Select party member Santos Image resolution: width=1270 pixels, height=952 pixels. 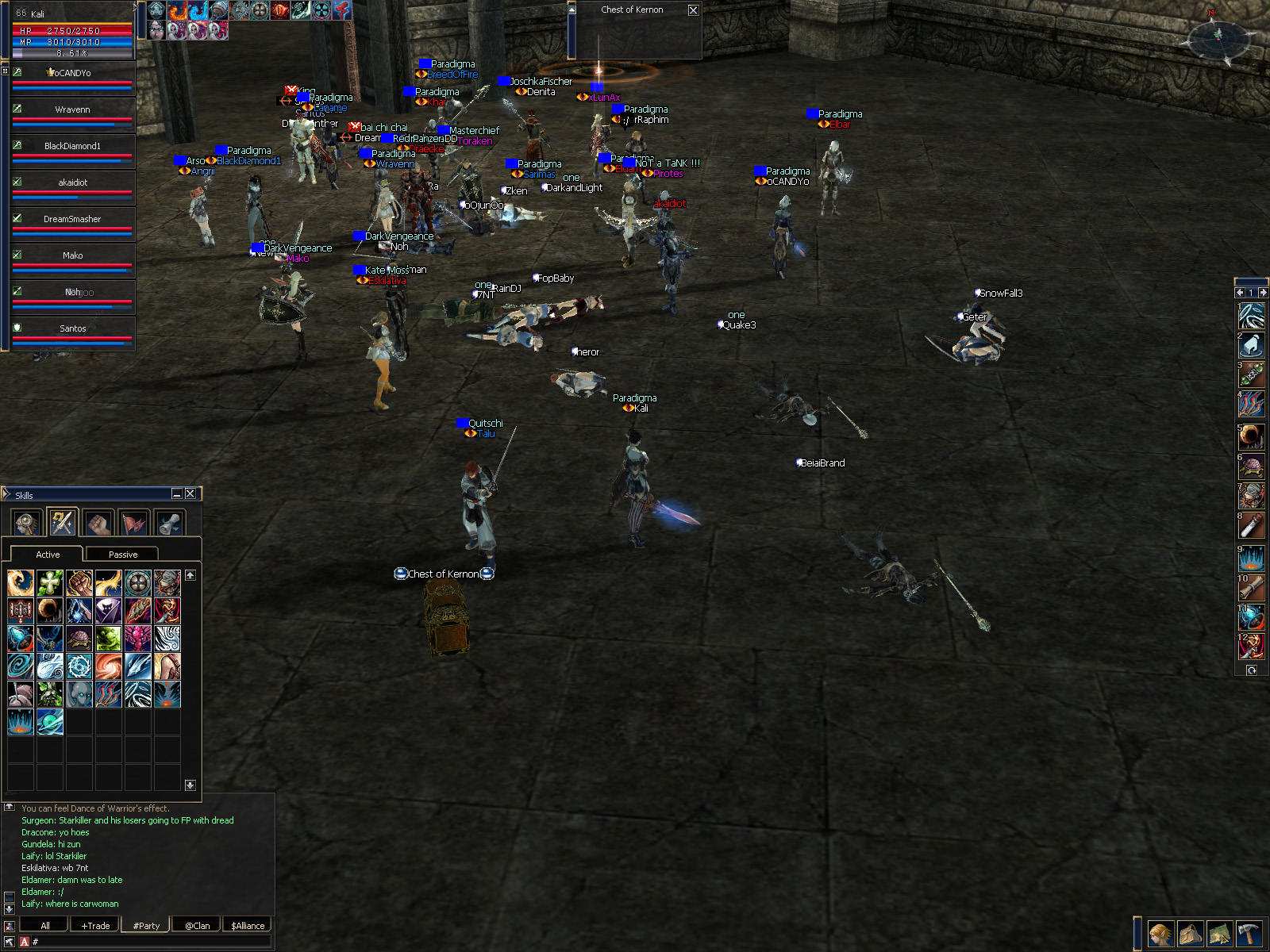pos(72,329)
